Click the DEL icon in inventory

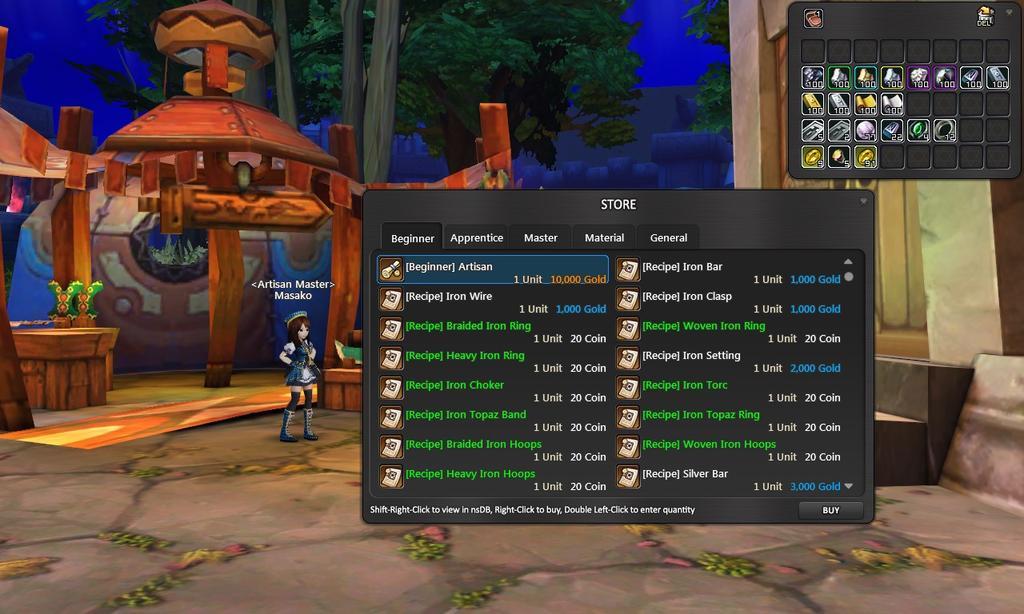[x=984, y=16]
